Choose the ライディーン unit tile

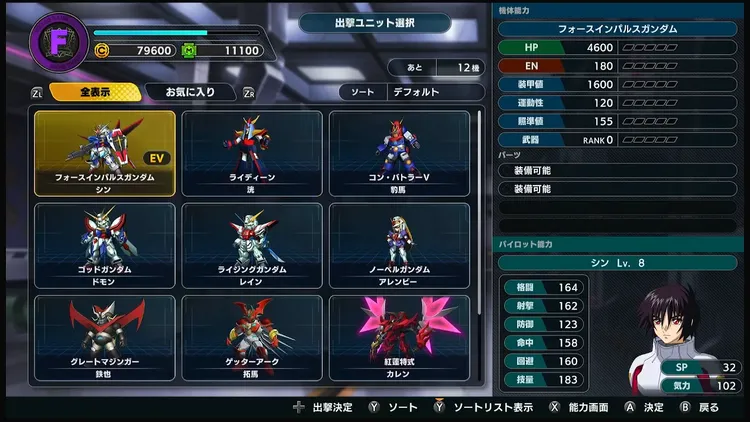pos(252,152)
